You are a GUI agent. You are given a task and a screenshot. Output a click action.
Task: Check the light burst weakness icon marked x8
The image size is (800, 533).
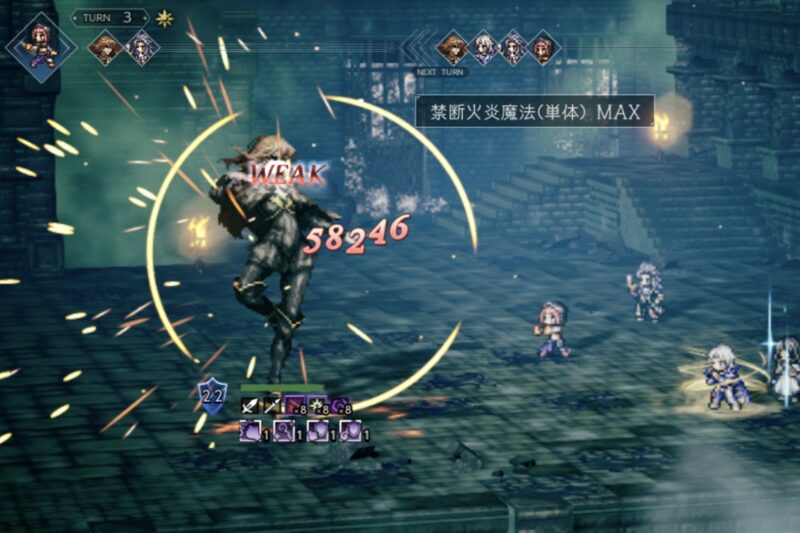[x=317, y=405]
